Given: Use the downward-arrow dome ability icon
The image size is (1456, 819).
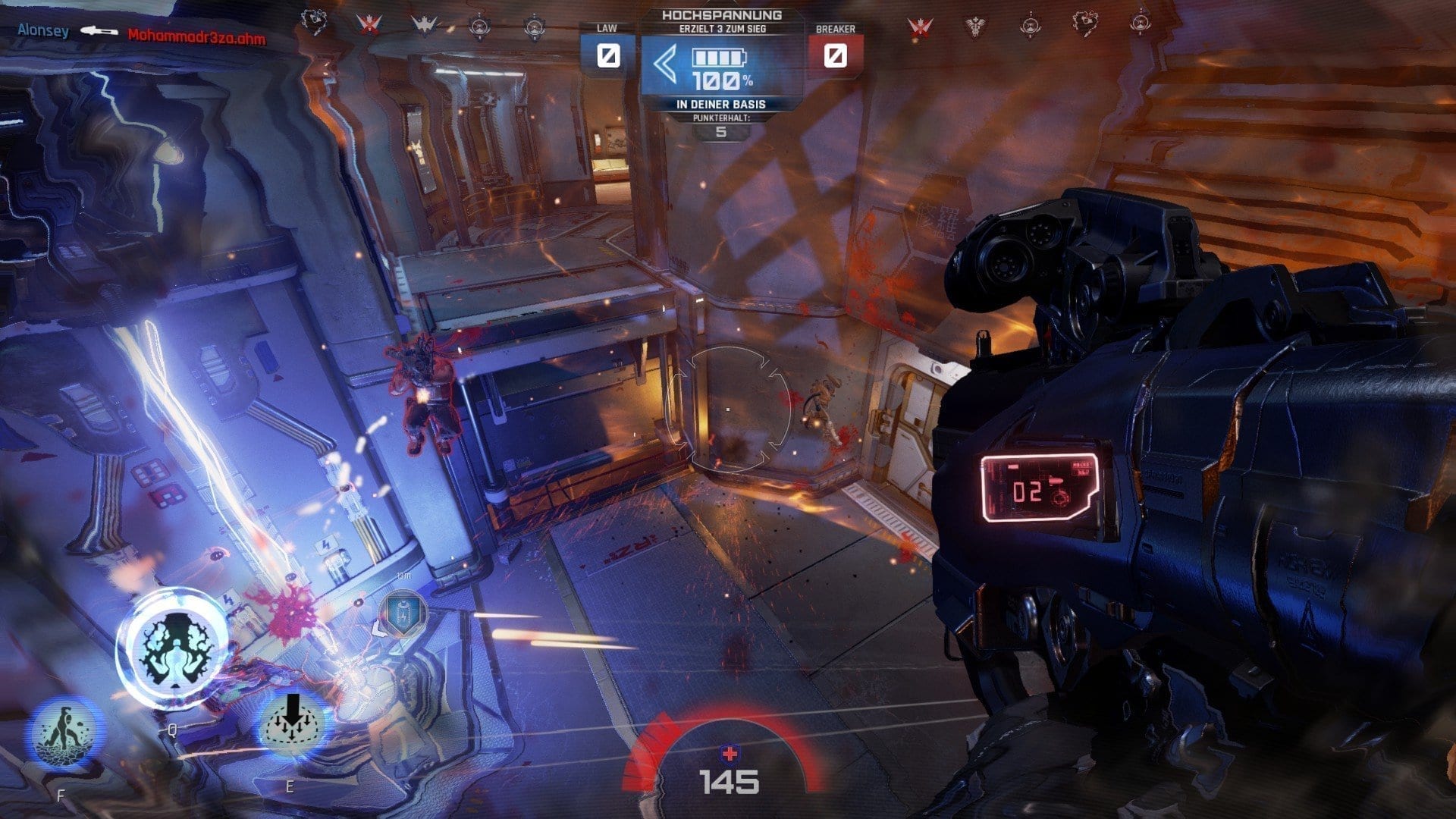Looking at the screenshot, I should click(291, 725).
